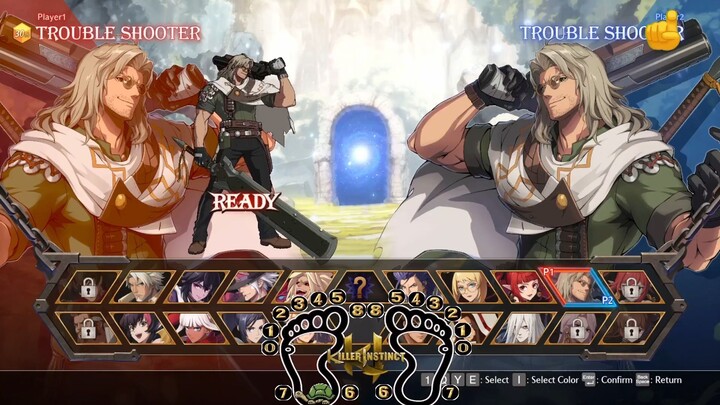Pick the black-haired girl with red headband
Image resolution: width=720 pixels, height=405 pixels.
144,326
